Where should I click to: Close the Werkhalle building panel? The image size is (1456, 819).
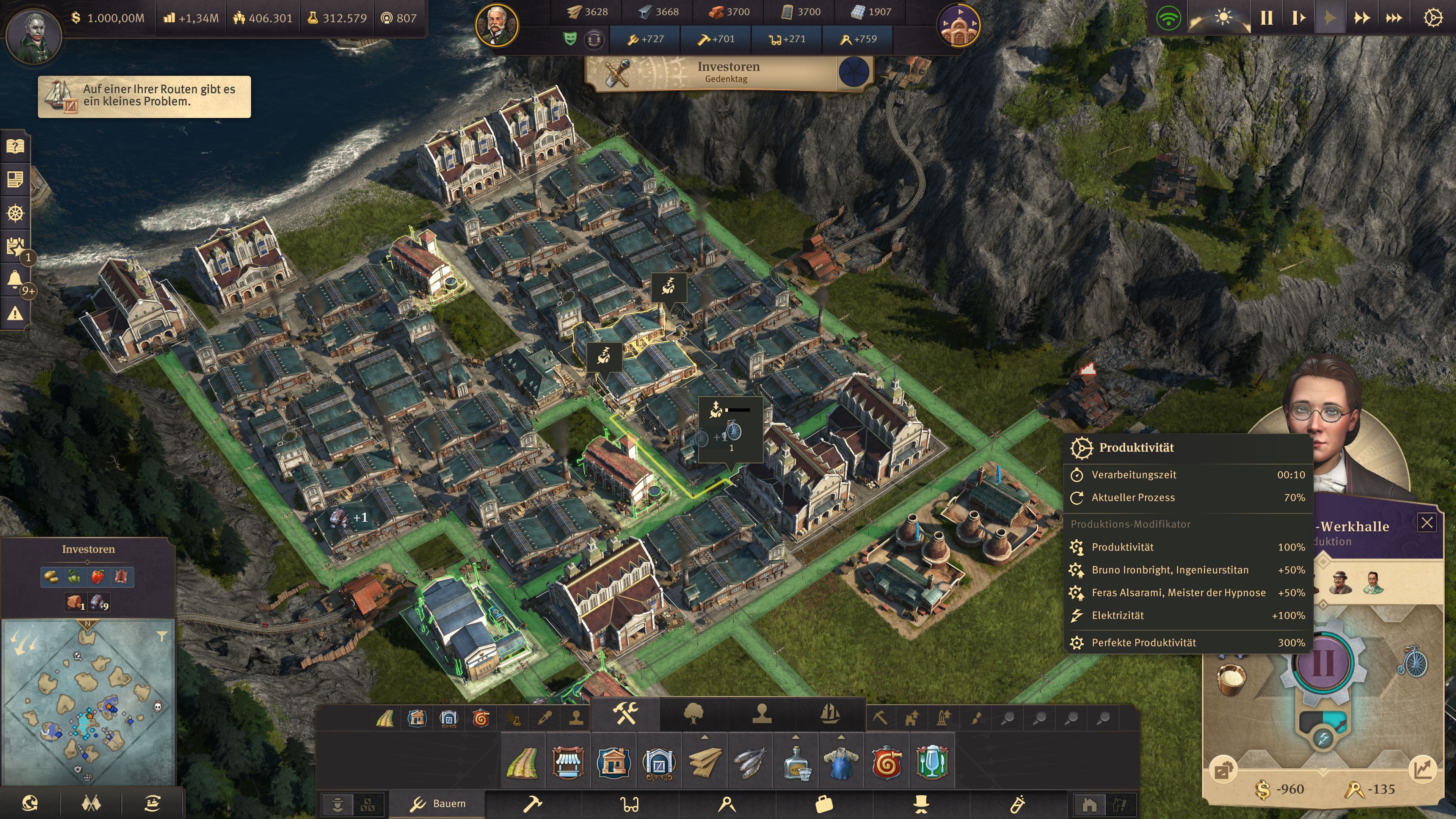[1426, 522]
